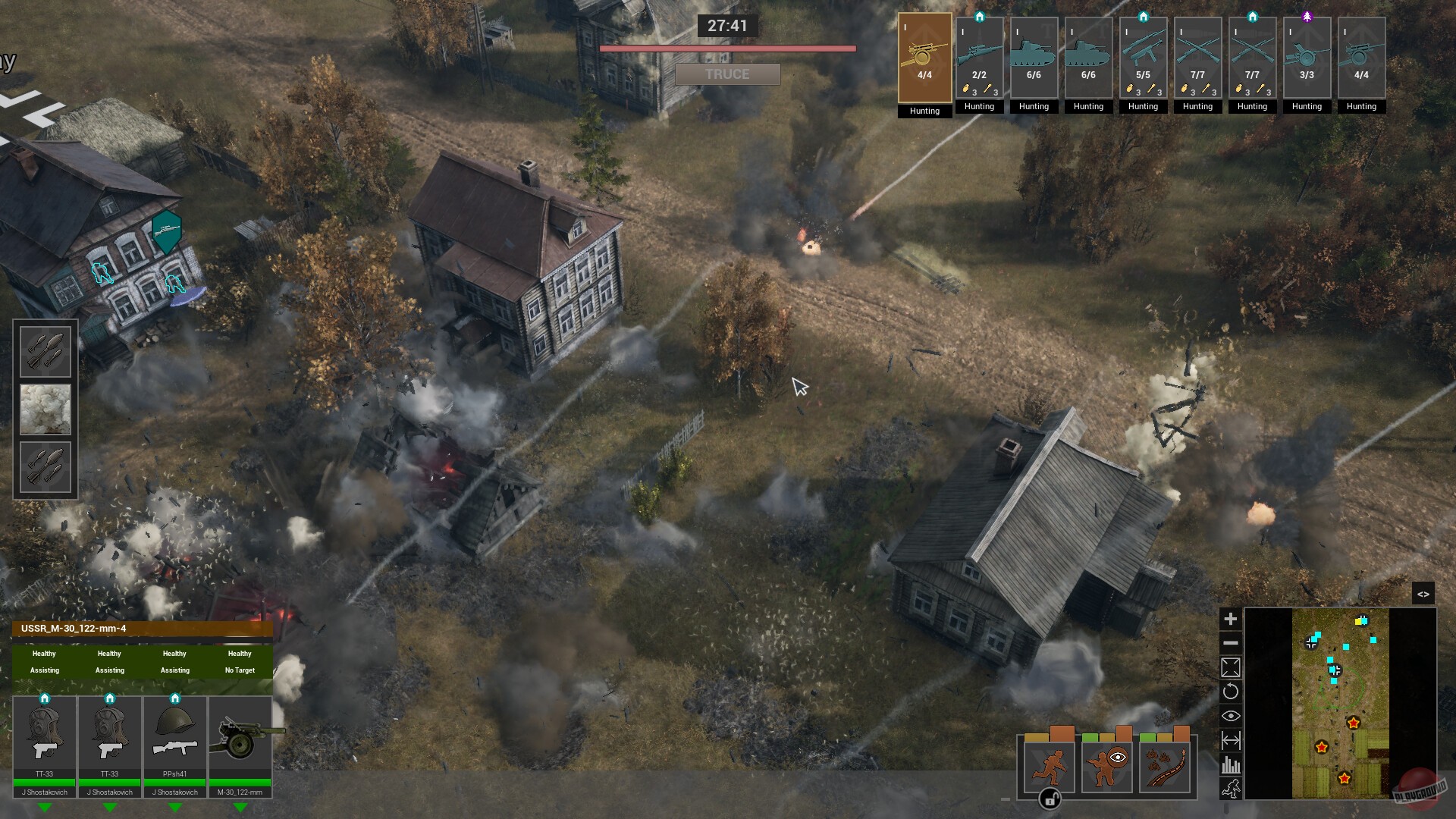This screenshot has height=819, width=1456.
Task: Expand the PPsh41 crewman's dropdown arrow
Action: pos(176,808)
